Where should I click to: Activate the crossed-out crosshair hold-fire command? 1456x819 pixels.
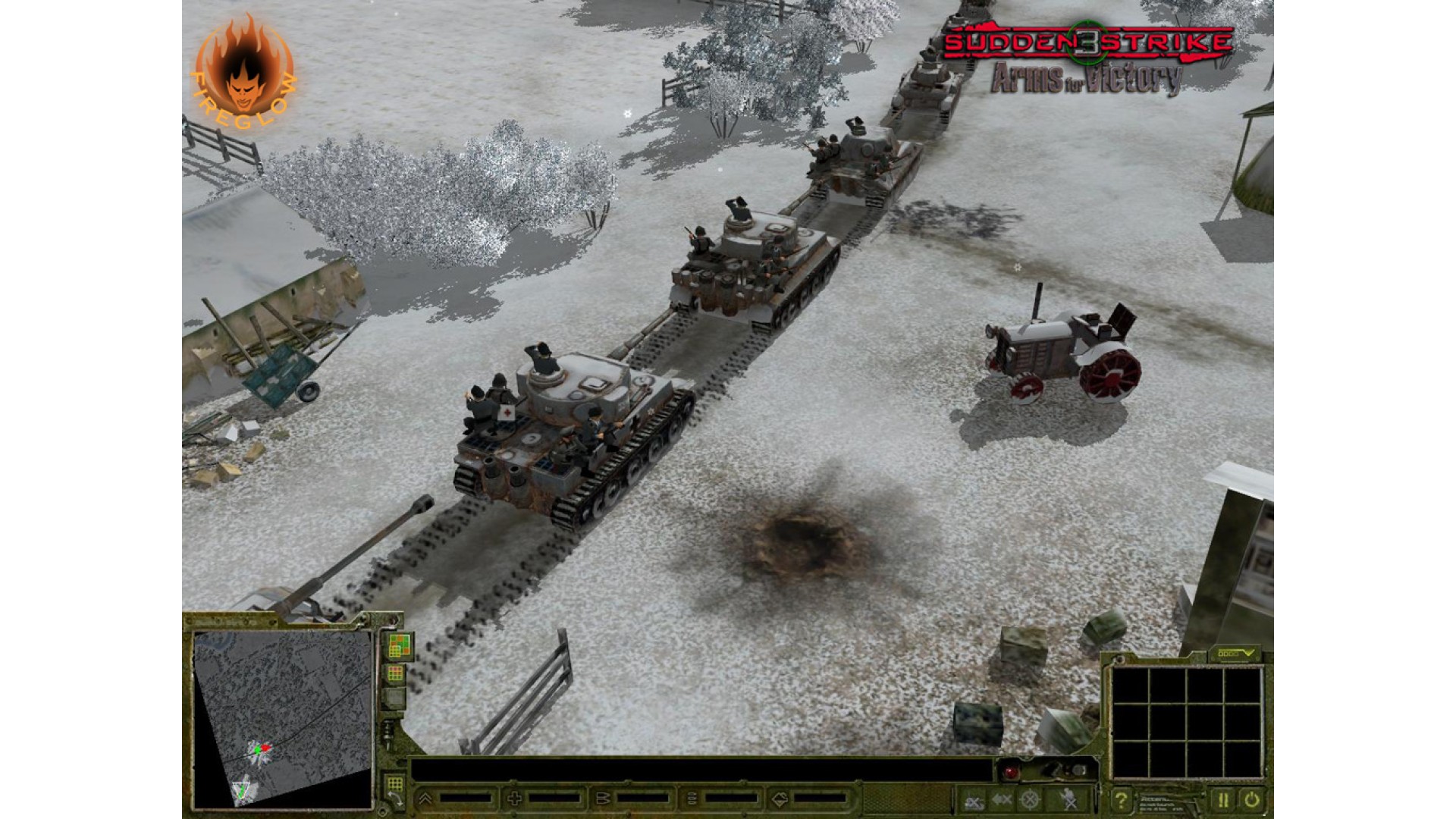click(1029, 799)
